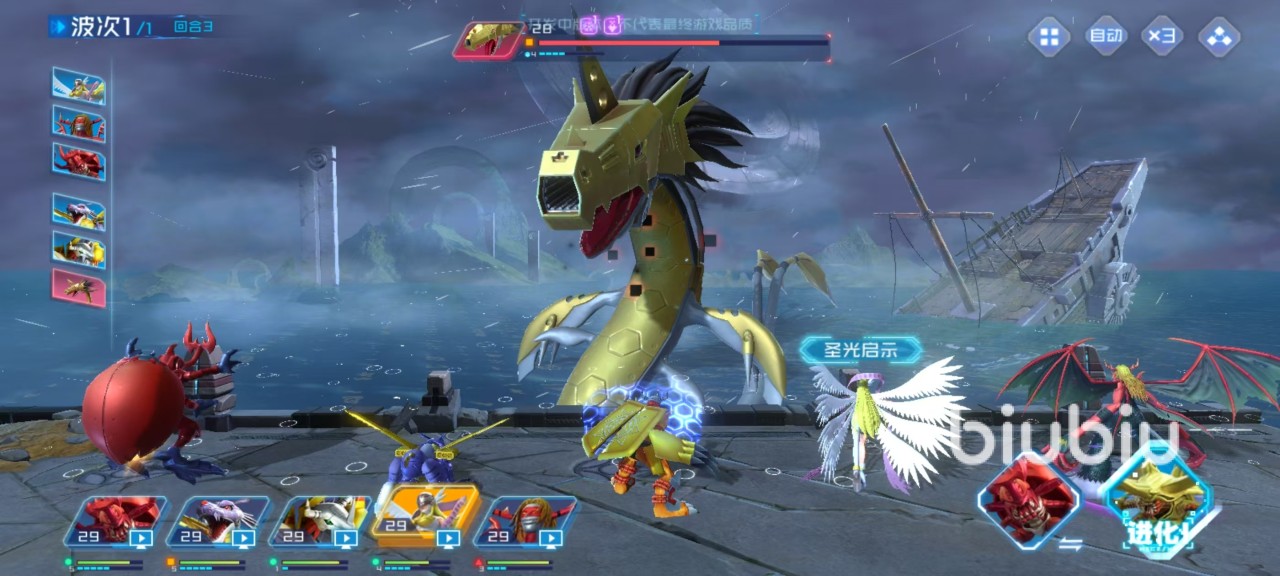Select the boss portrait beside the top health bar
Viewport: 1280px width, 576px height.
[489, 40]
